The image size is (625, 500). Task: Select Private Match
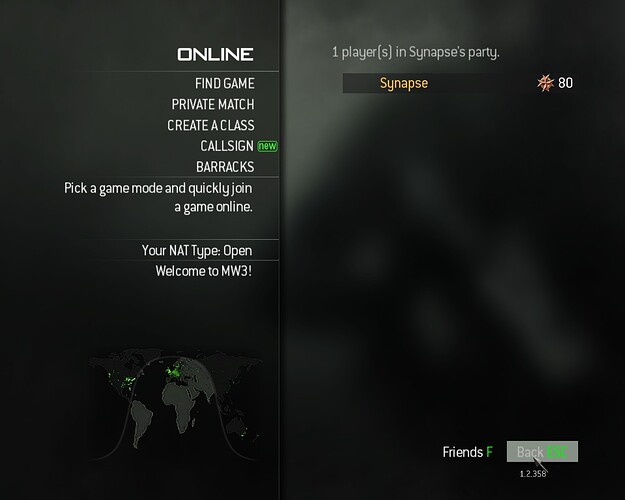[x=212, y=104]
